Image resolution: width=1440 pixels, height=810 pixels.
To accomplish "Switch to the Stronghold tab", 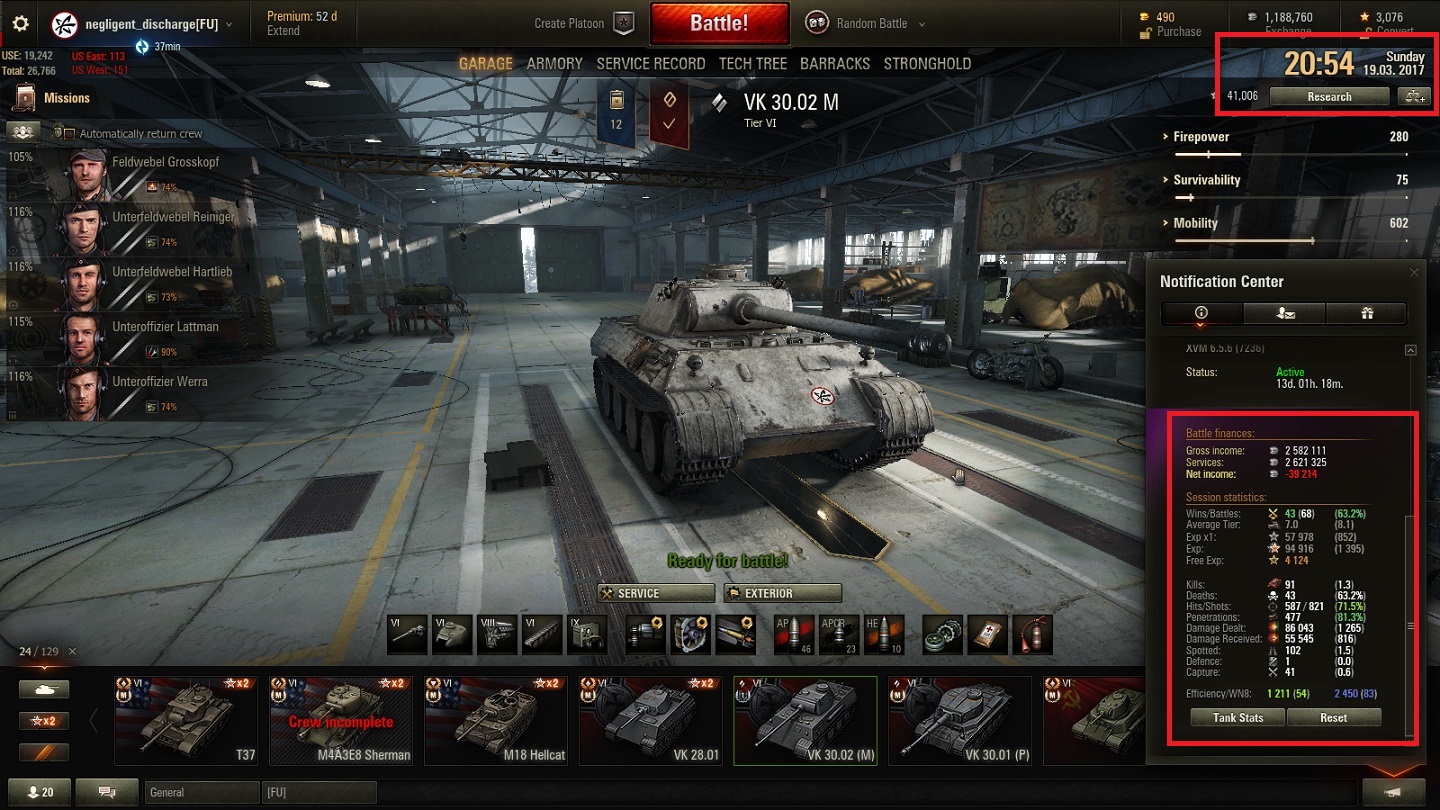I will pos(926,63).
